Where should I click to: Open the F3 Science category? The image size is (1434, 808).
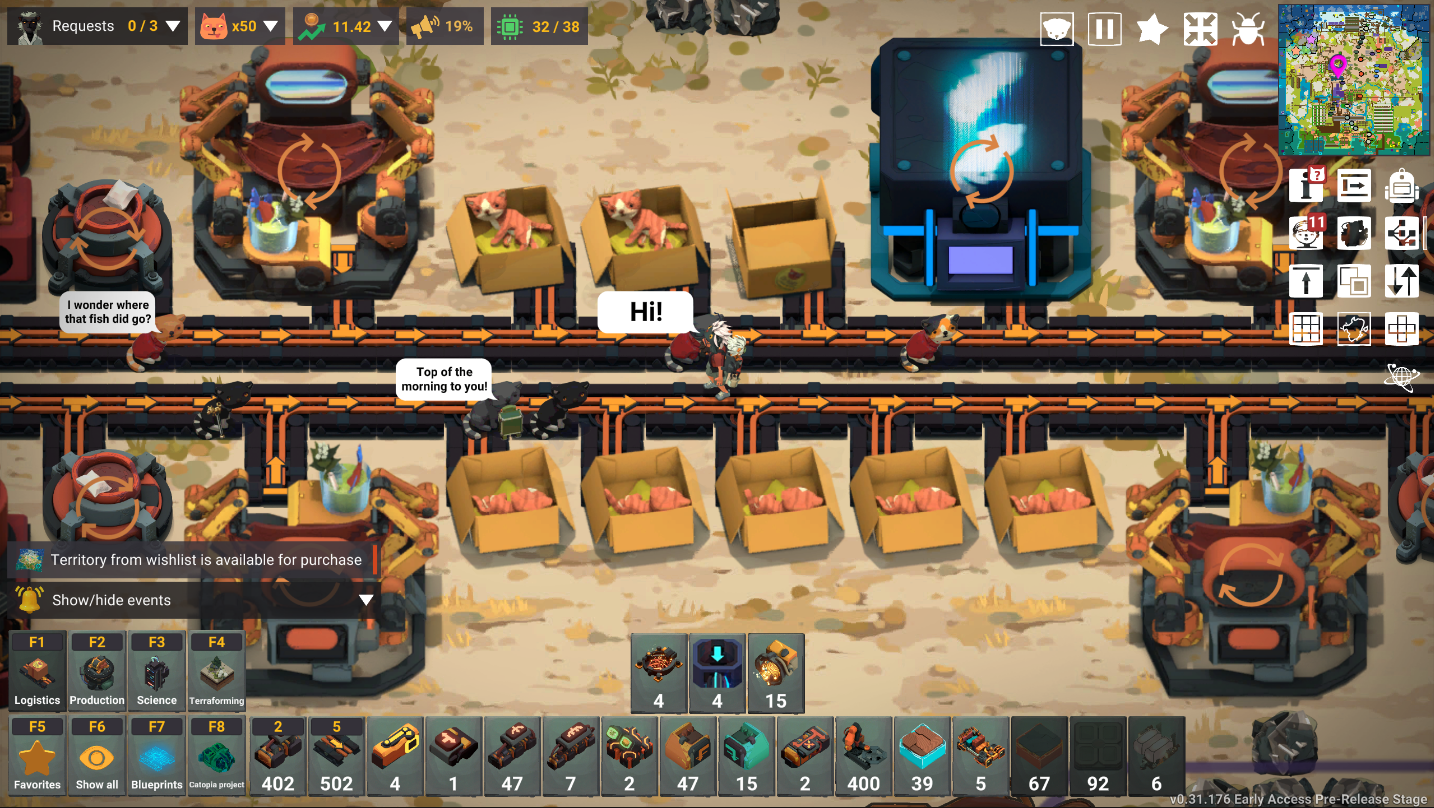click(157, 670)
